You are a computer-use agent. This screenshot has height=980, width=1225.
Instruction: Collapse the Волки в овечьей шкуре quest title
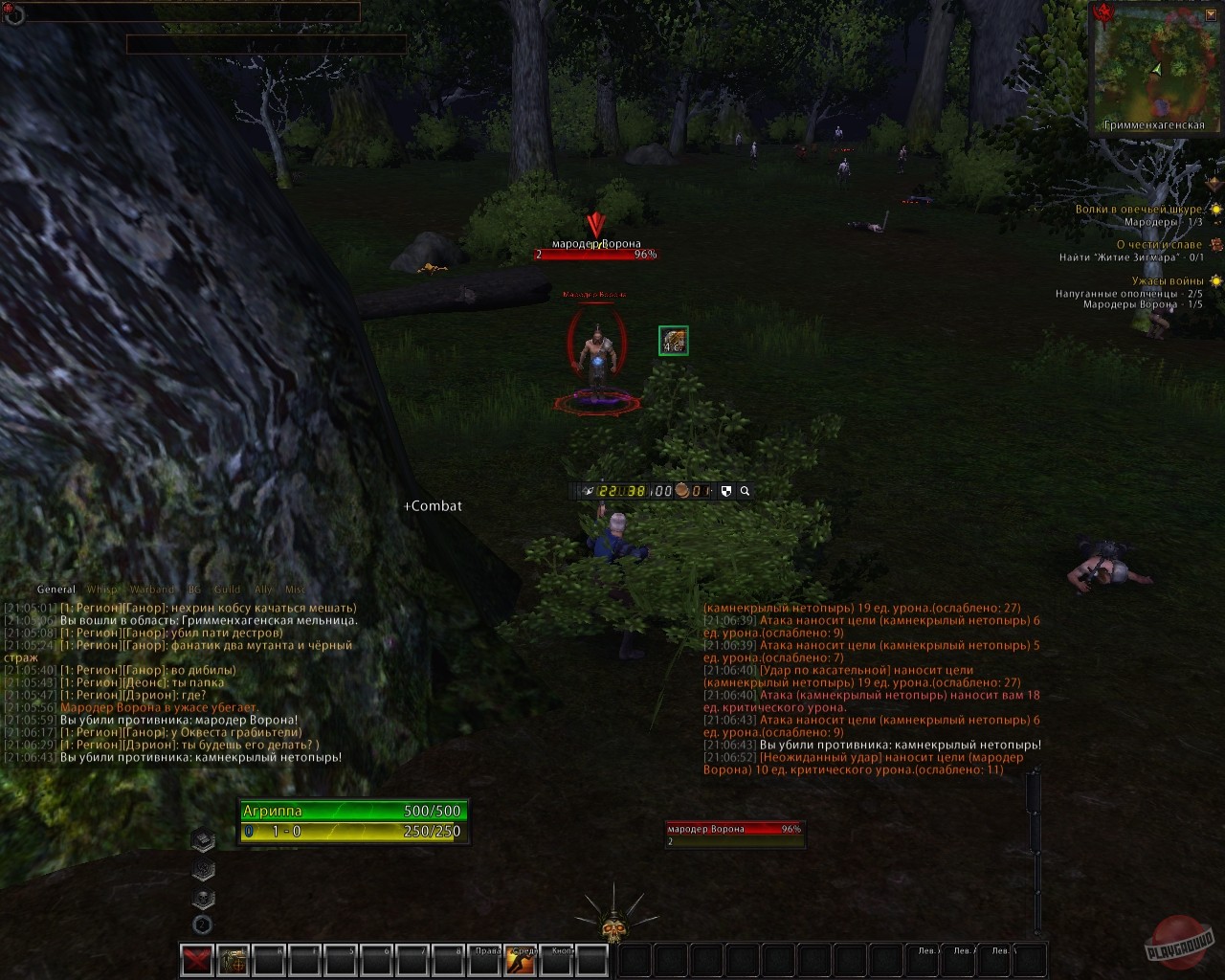[x=1138, y=209]
